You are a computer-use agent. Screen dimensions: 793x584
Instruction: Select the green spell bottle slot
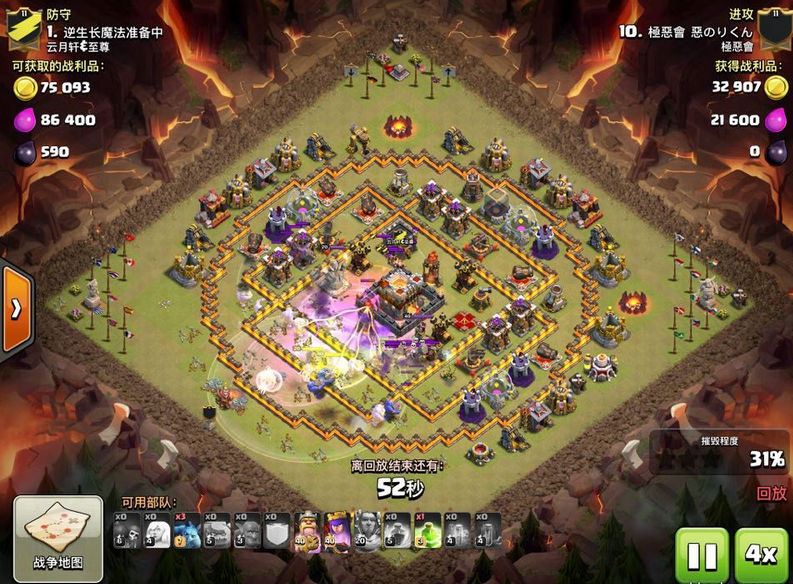click(428, 530)
